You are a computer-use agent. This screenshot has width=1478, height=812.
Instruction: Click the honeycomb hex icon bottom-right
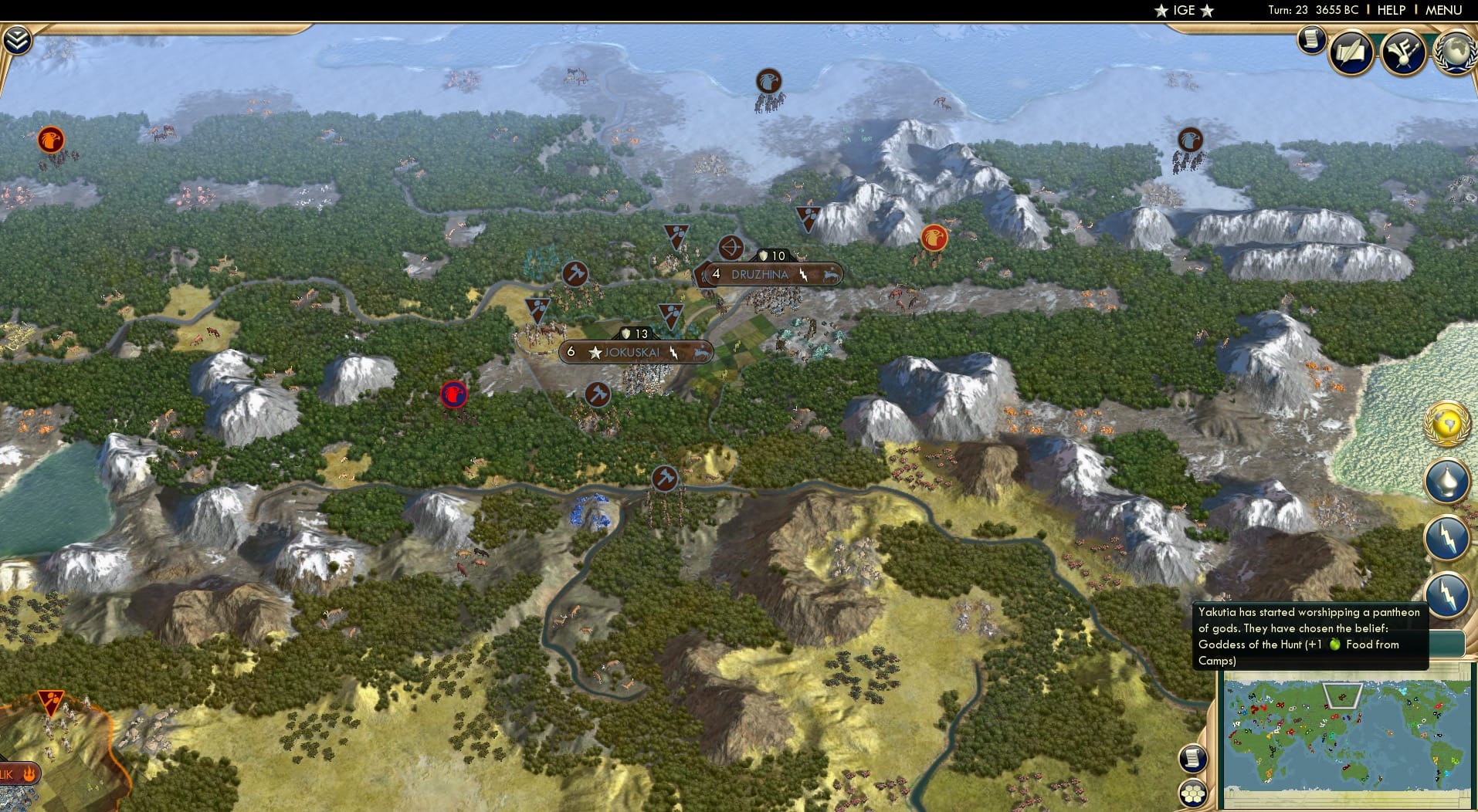coord(1193,791)
